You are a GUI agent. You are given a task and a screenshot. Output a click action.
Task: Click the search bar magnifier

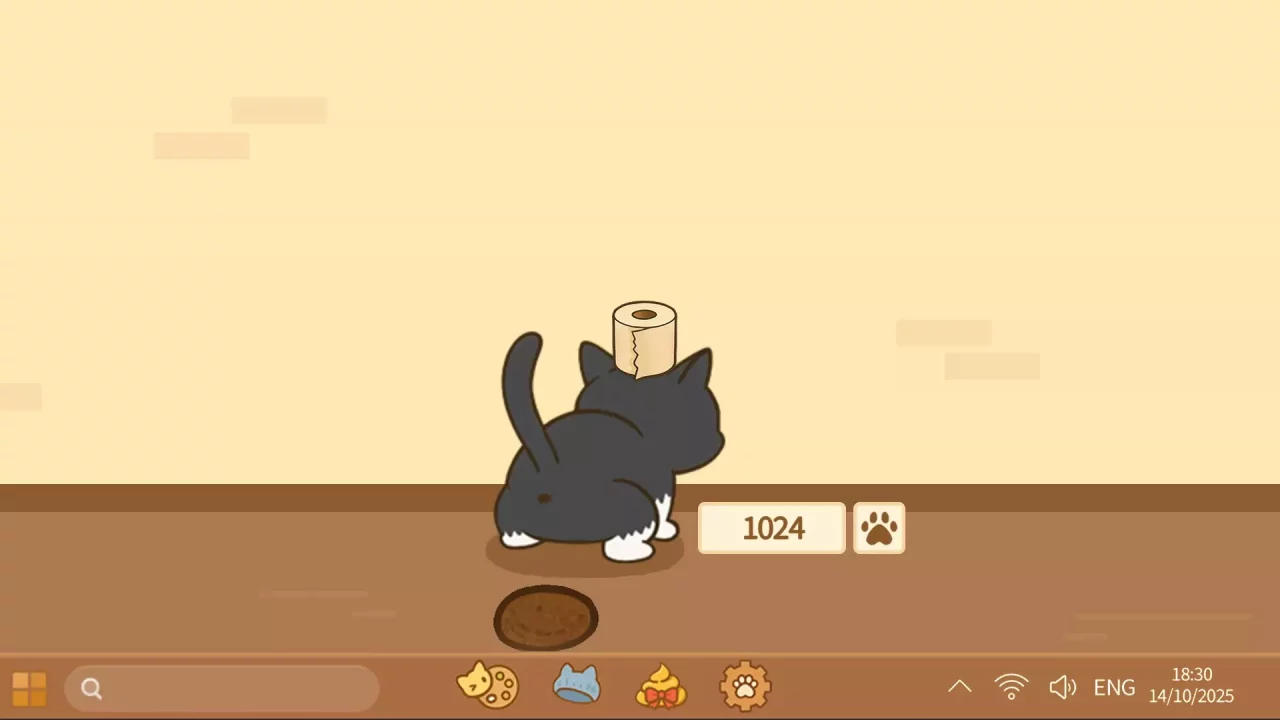click(x=91, y=688)
